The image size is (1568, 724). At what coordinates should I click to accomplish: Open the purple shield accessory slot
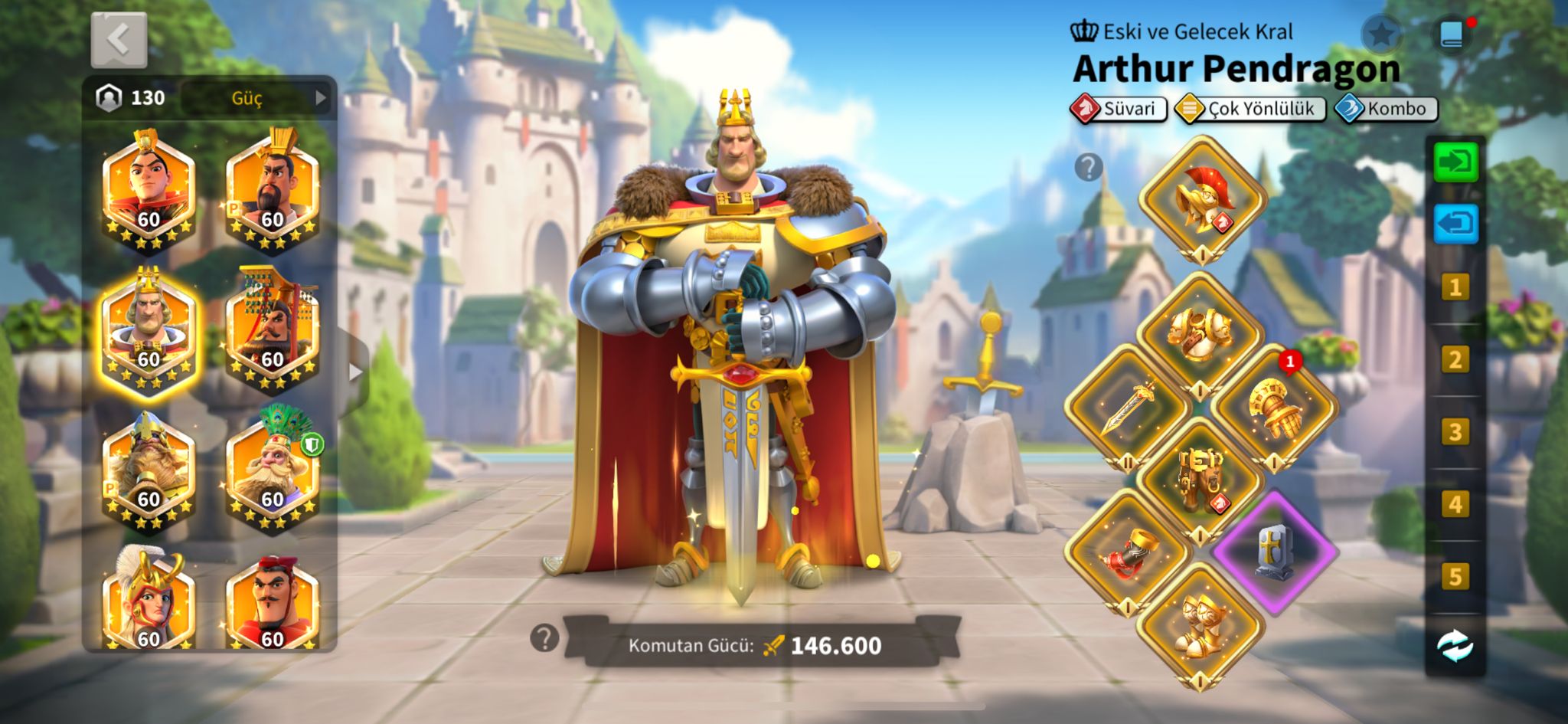point(1273,552)
